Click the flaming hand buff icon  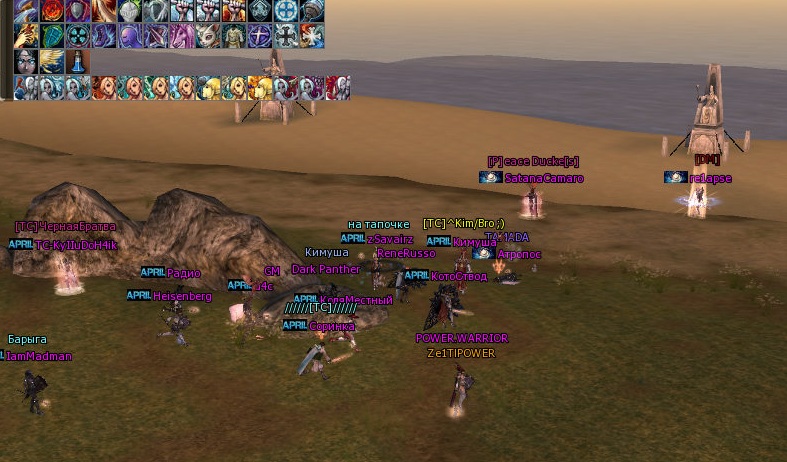pos(24,36)
